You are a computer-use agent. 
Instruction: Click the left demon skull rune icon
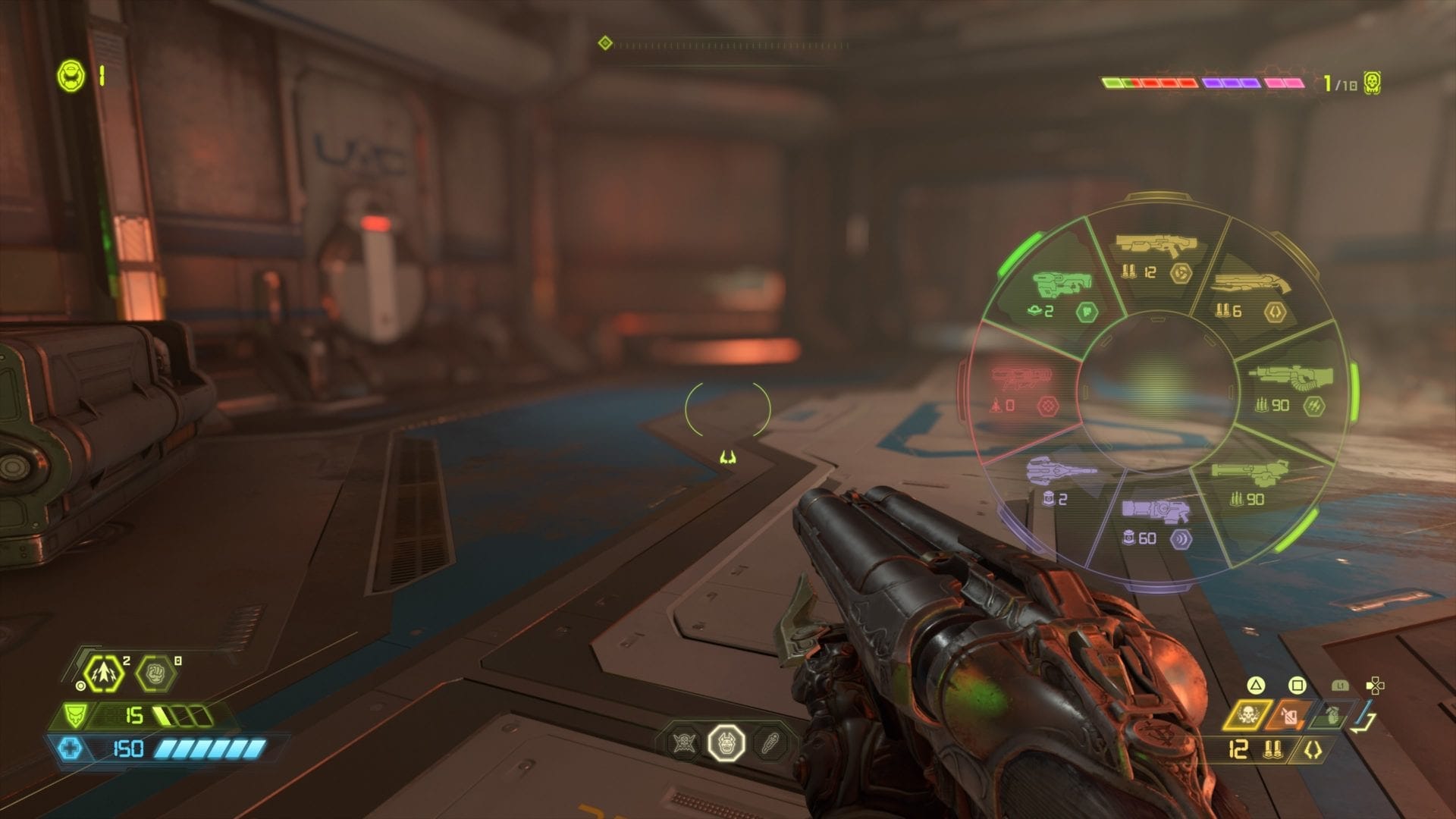coord(683,743)
